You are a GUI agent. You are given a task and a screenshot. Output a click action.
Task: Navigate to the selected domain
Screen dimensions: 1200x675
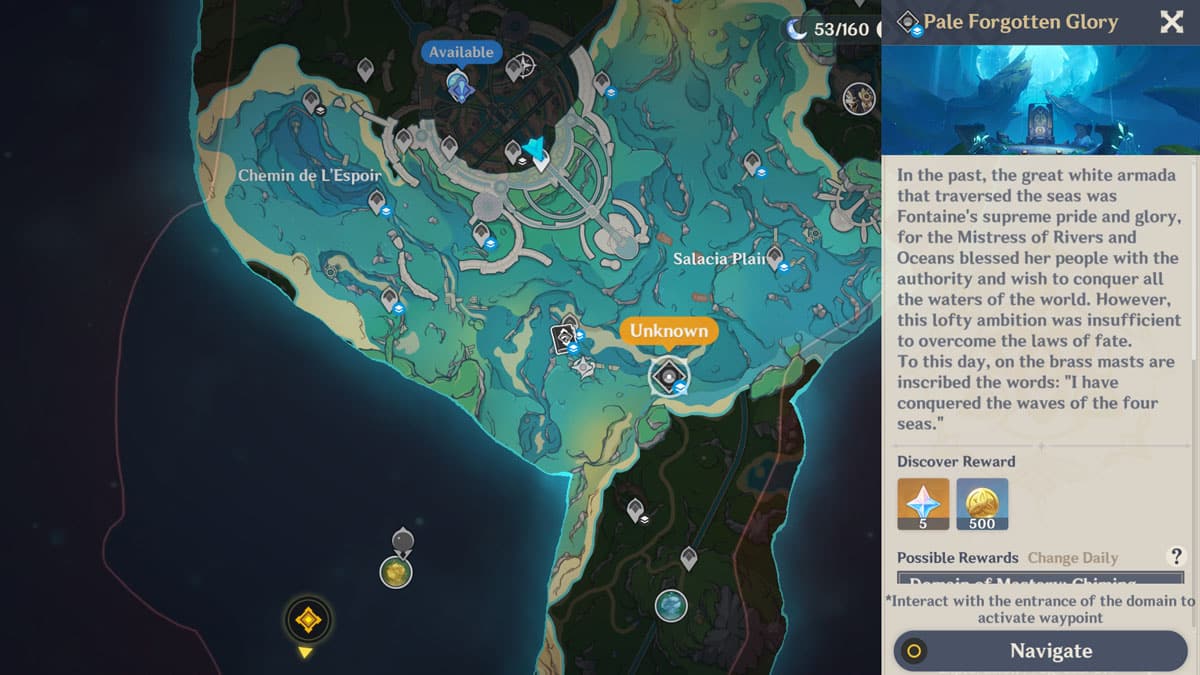coord(1040,651)
